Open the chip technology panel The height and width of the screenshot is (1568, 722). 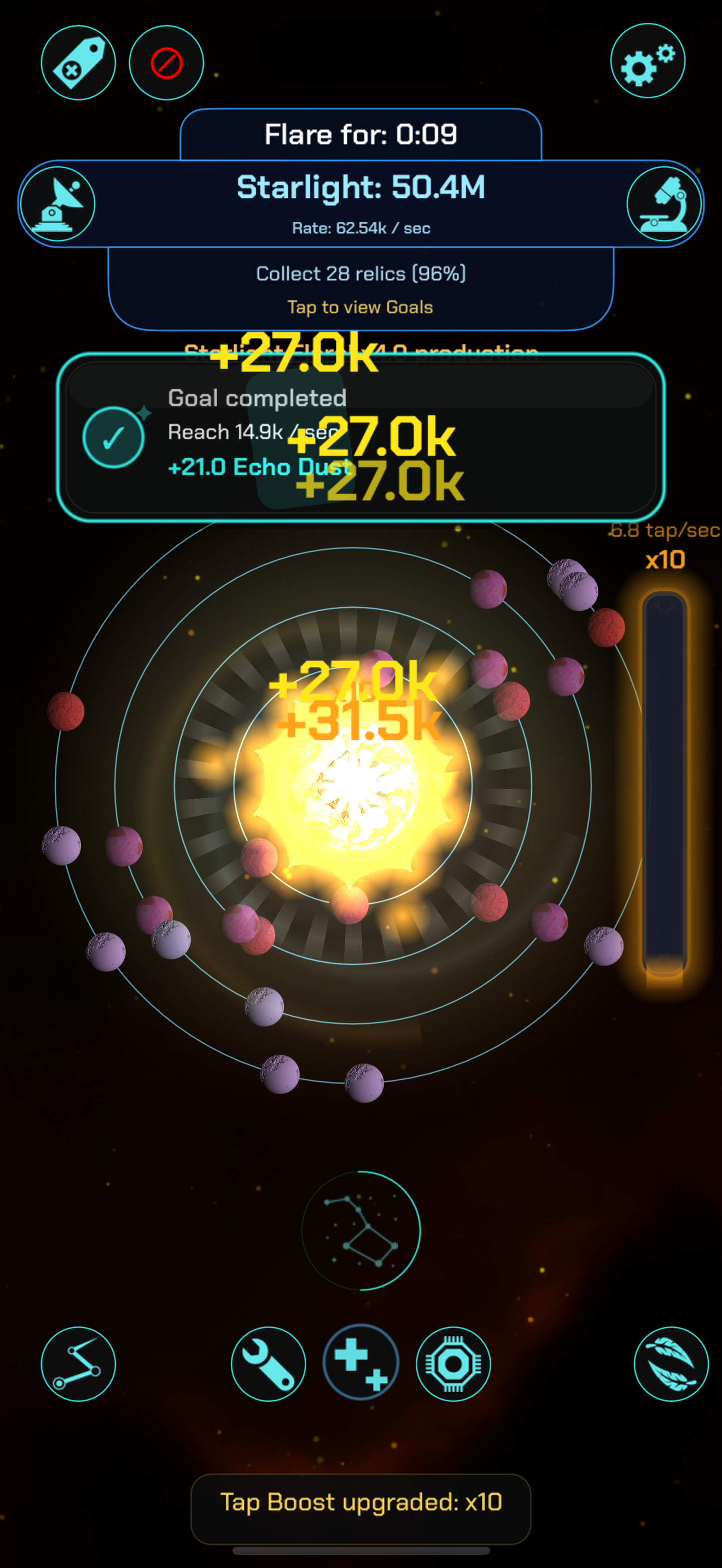(x=453, y=1364)
